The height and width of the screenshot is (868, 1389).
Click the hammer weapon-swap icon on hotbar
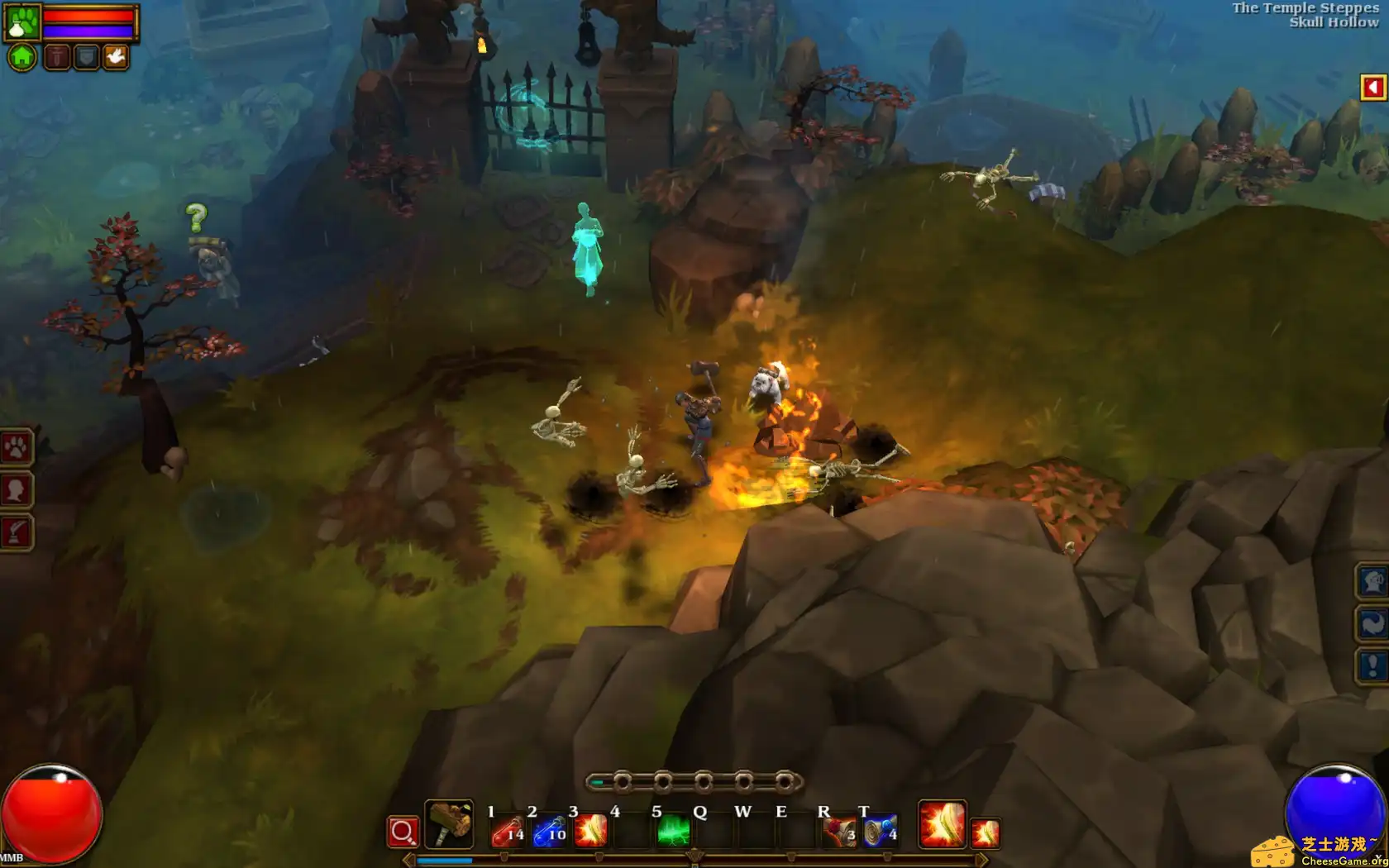point(451,827)
